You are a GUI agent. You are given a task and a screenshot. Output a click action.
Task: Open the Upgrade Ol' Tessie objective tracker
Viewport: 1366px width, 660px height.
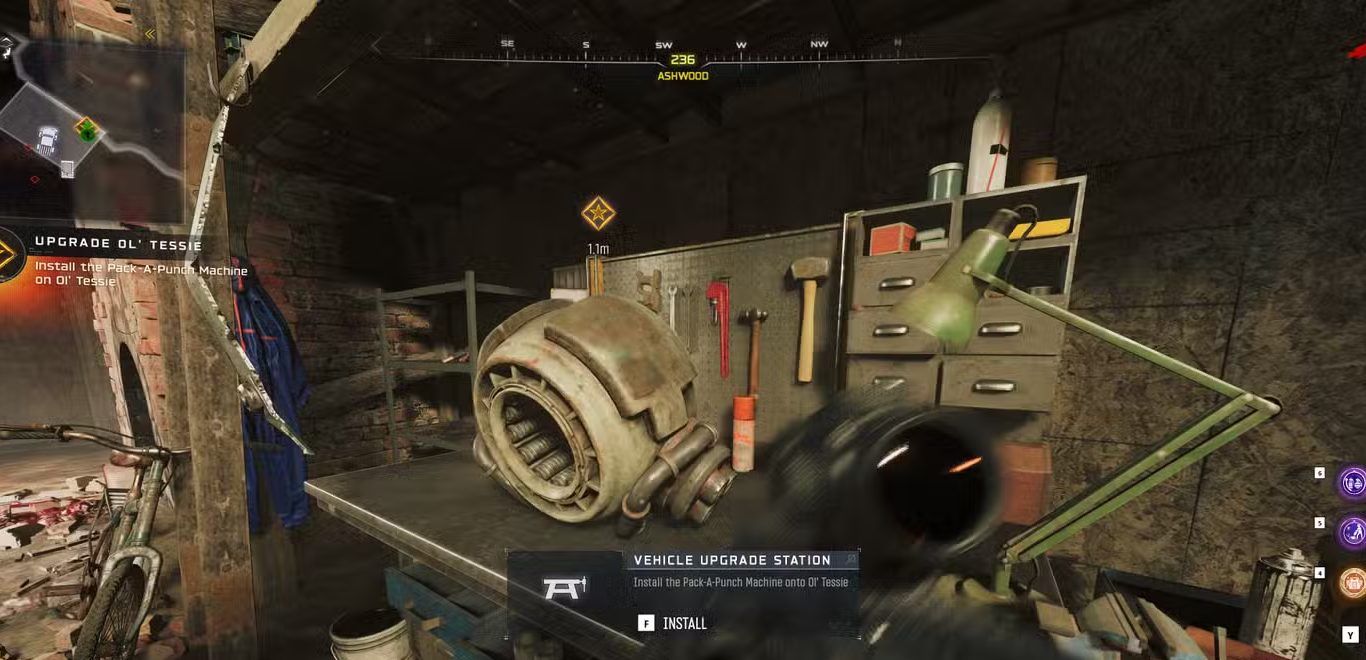coord(118,245)
